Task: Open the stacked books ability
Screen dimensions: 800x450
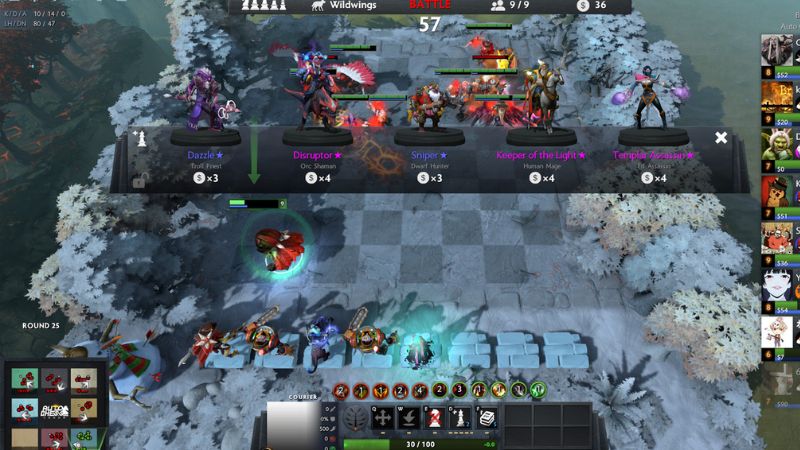Action: coord(487,419)
